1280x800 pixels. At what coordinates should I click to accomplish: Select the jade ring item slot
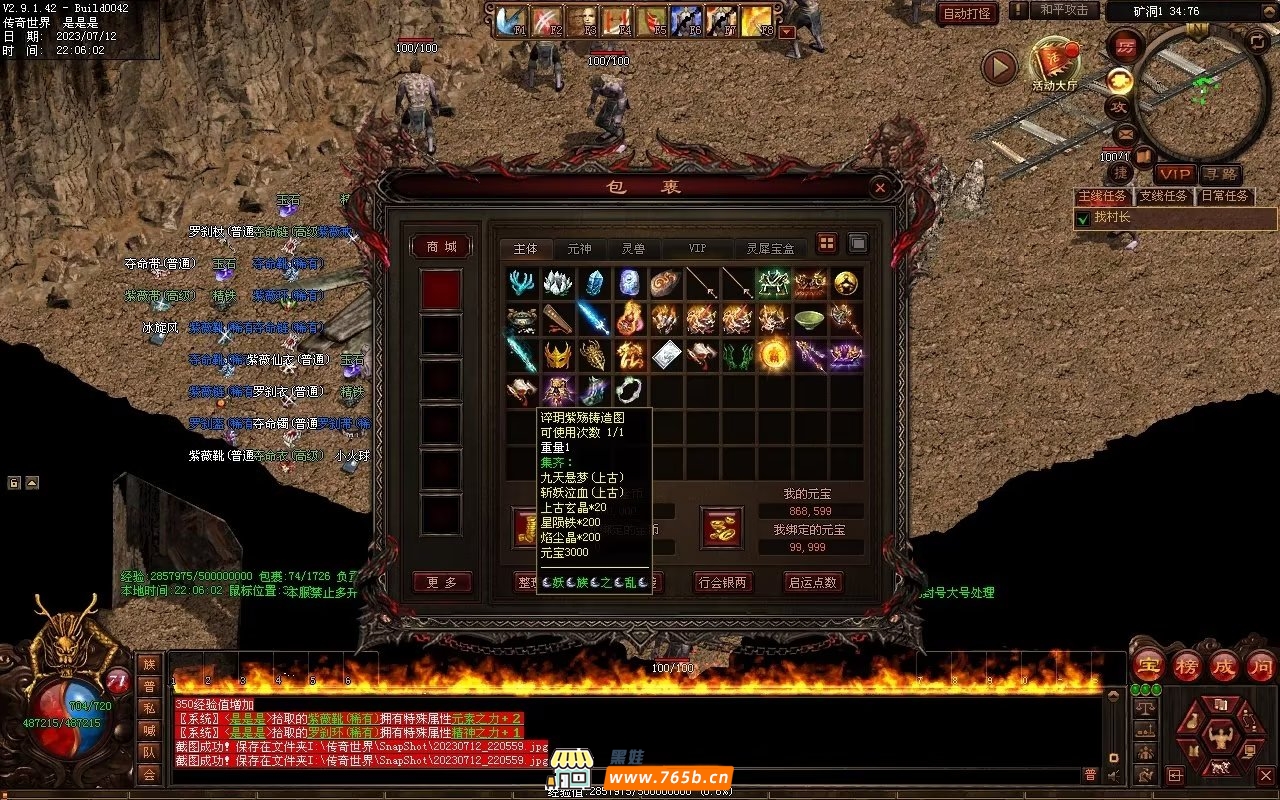[629, 389]
